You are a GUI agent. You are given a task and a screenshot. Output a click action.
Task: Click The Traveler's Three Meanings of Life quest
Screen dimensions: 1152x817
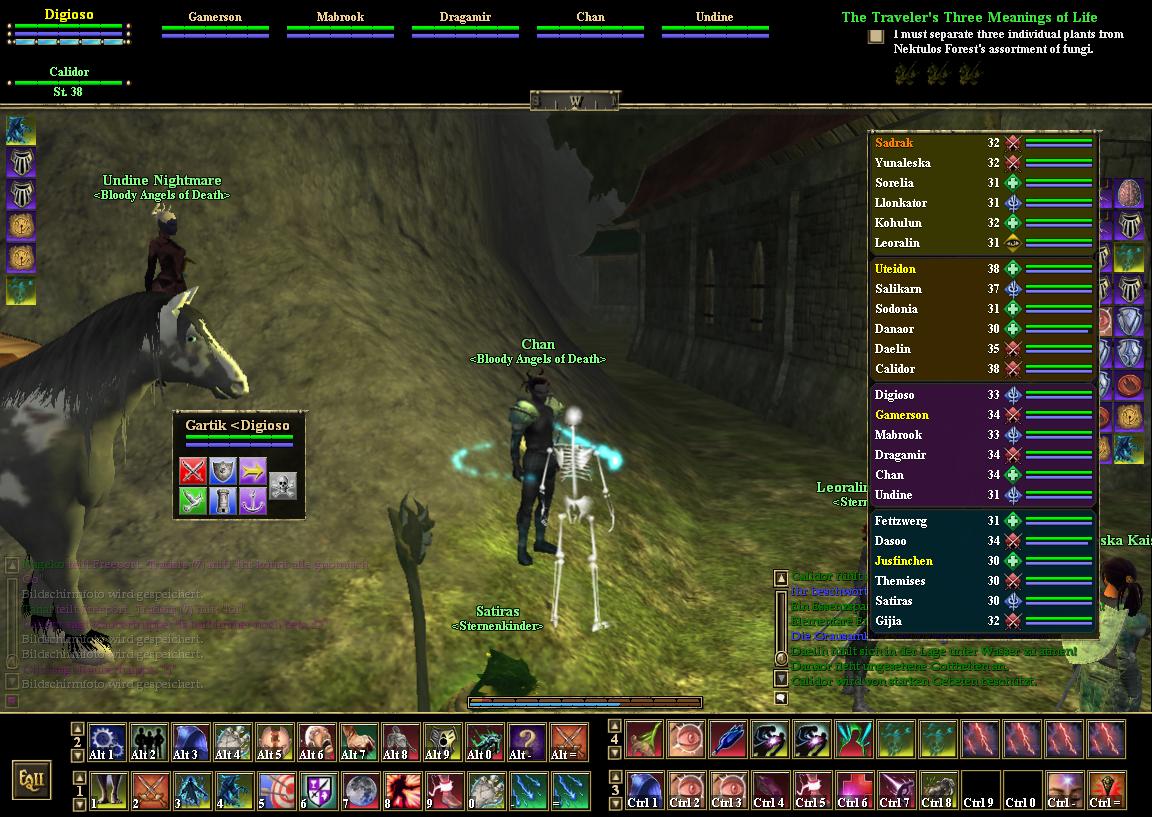[x=969, y=17]
